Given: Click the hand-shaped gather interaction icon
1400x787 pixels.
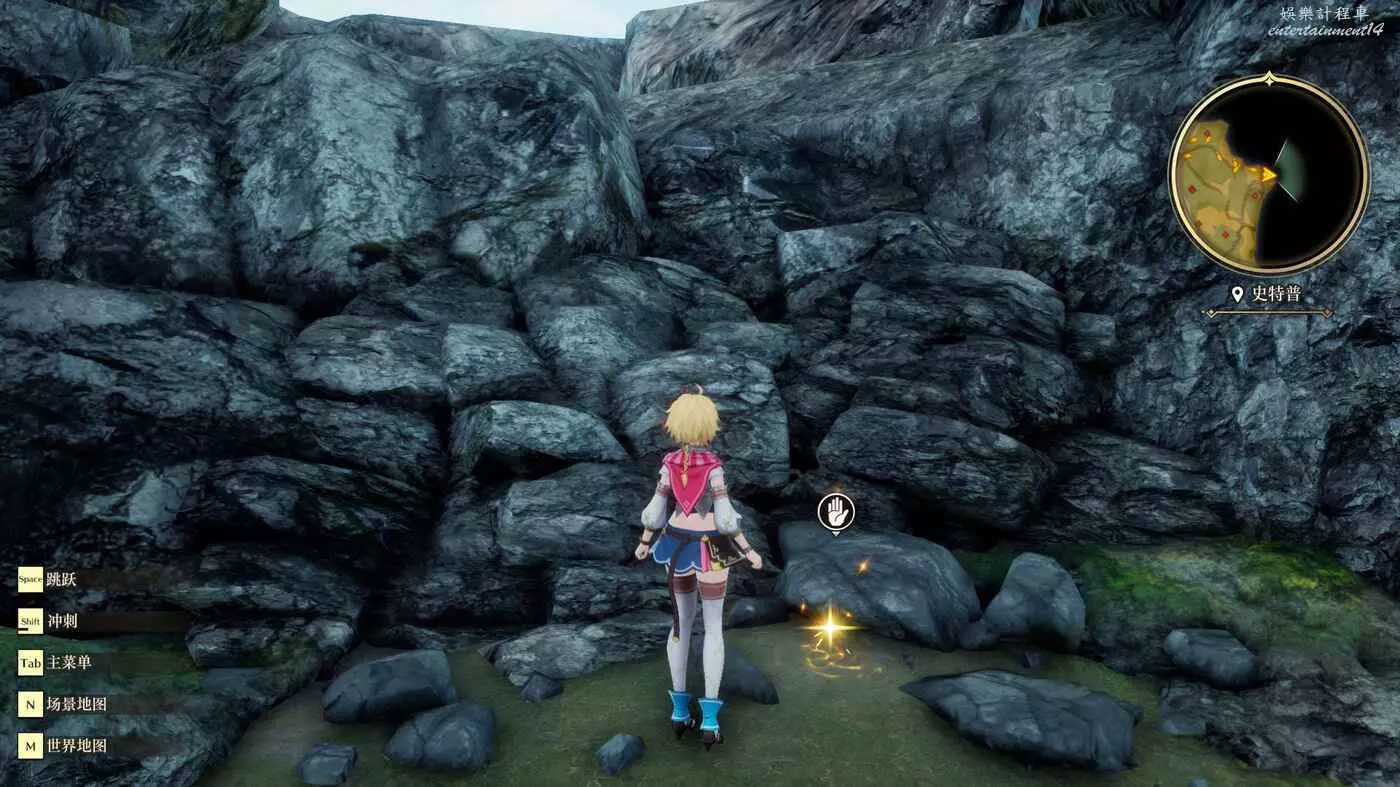Looking at the screenshot, I should point(835,512).
